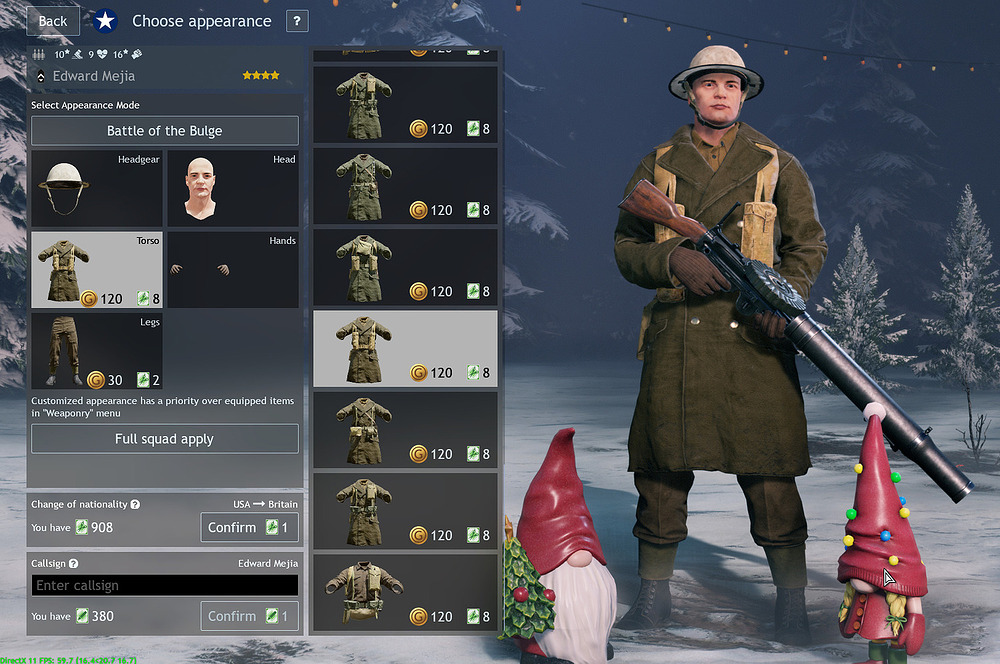Go back with the Back button
This screenshot has width=1000, height=664.
(52, 21)
